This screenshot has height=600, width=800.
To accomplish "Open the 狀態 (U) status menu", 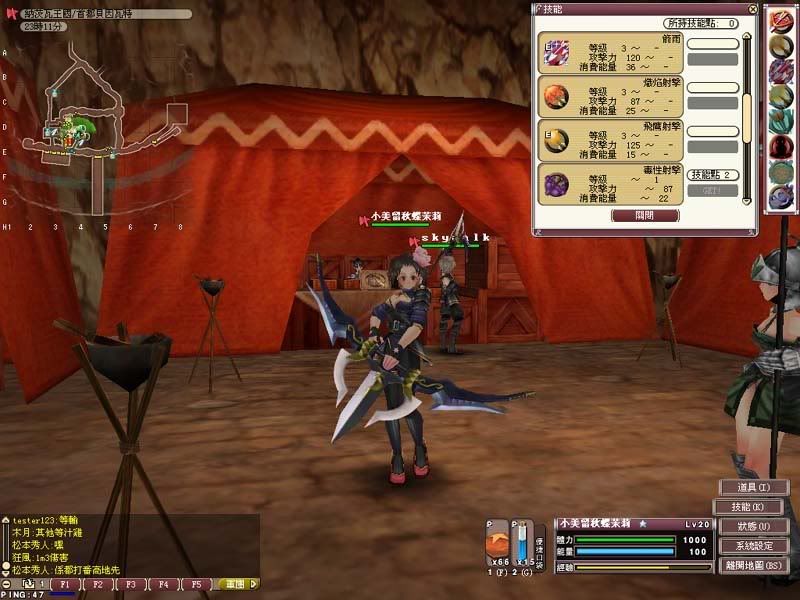I will tap(753, 526).
